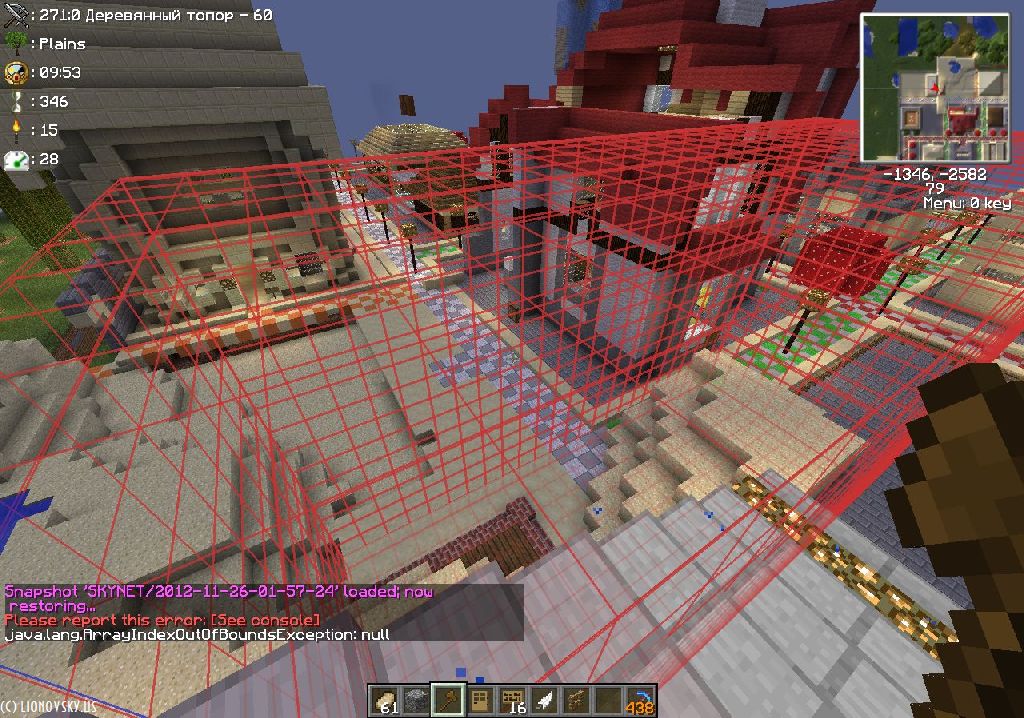1024x718 pixels.
Task: Pick the gray gravel block slot
Action: pyautogui.click(x=413, y=700)
